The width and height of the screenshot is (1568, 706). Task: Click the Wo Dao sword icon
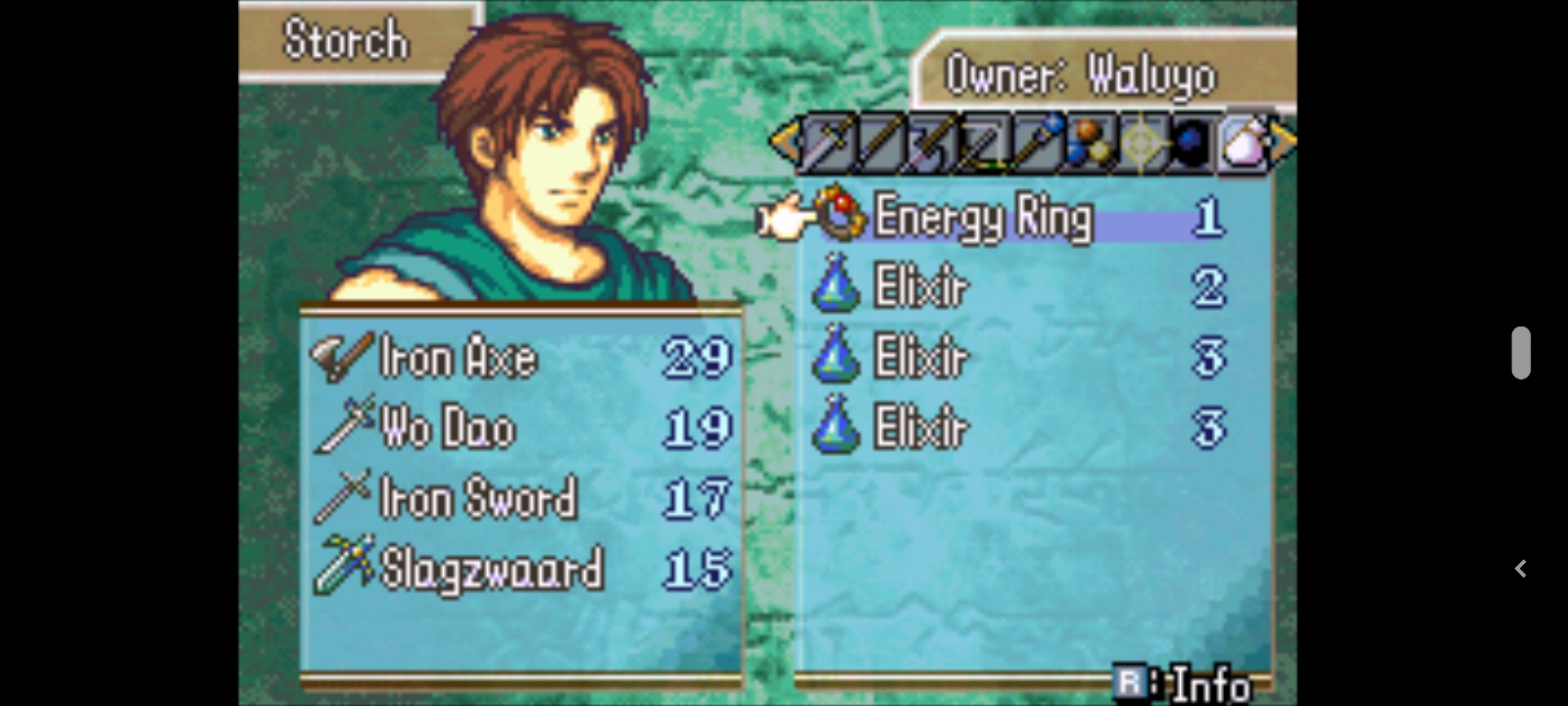(x=343, y=428)
